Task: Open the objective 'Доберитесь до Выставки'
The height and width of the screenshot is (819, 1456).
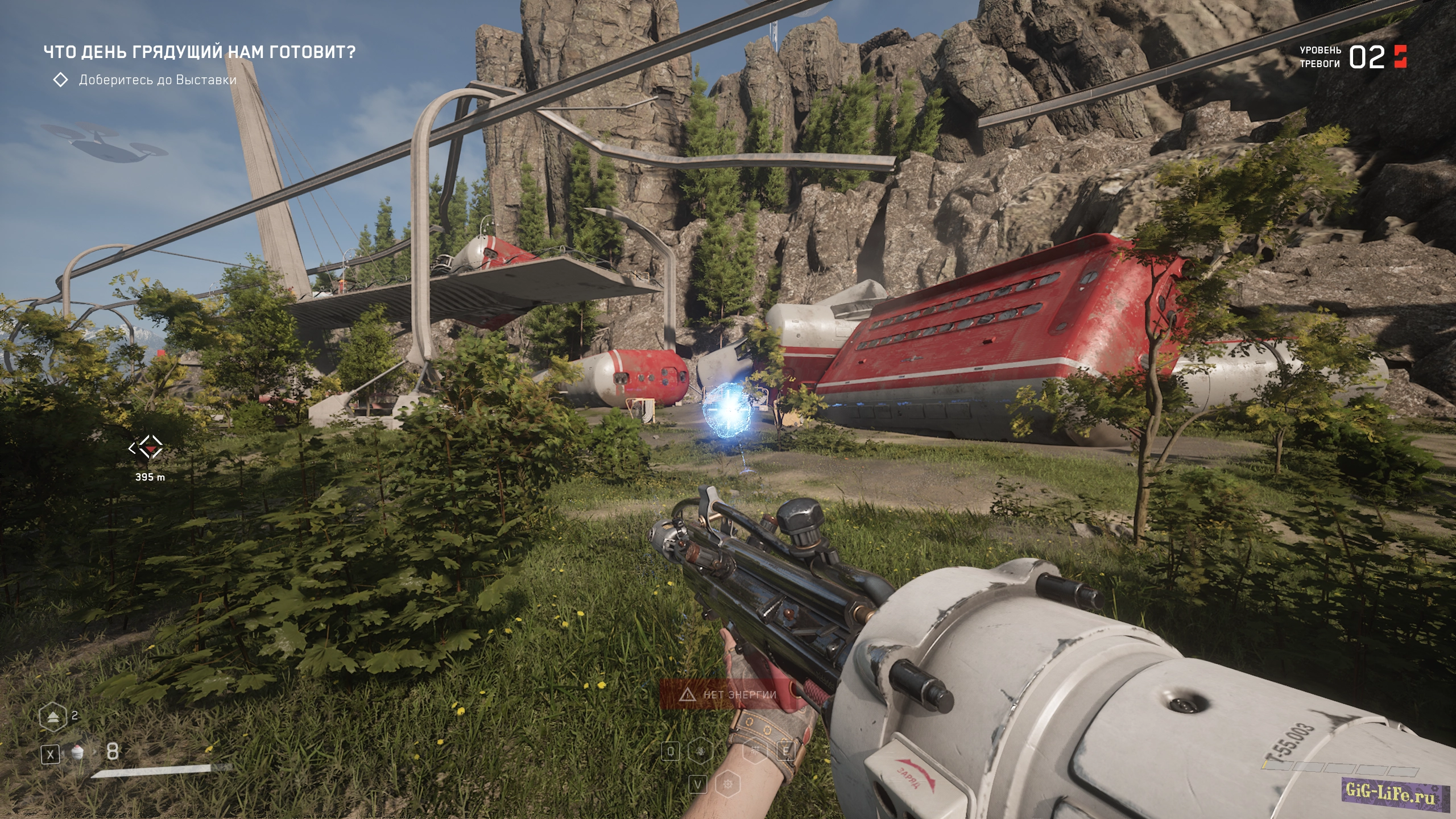Action: pos(157,80)
